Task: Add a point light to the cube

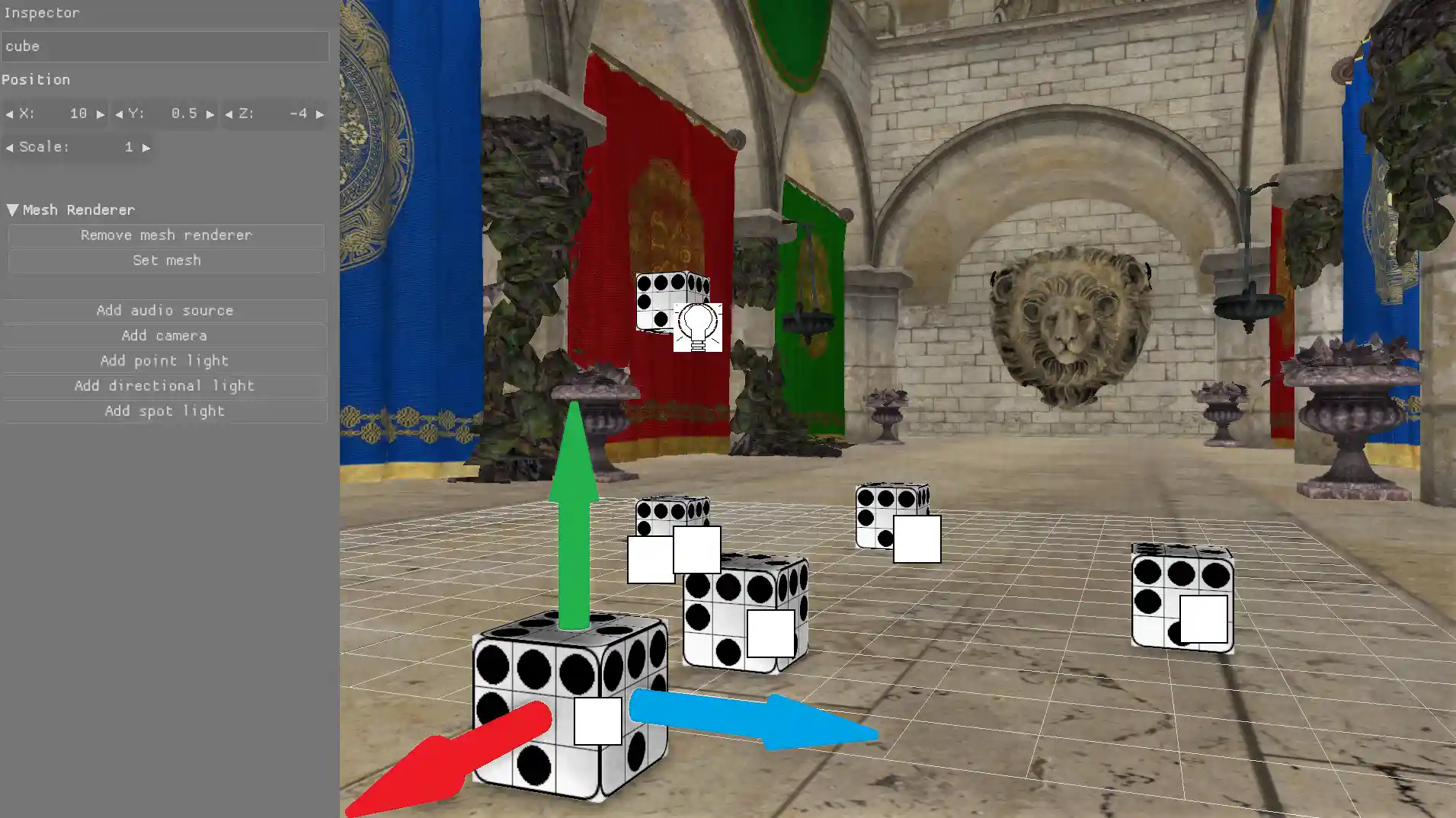Action: pyautogui.click(x=165, y=361)
